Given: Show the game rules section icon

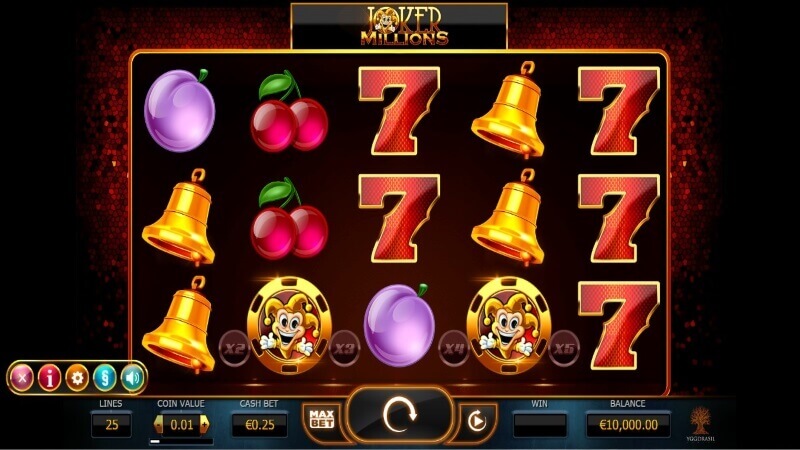Looking at the screenshot, I should (x=105, y=377).
